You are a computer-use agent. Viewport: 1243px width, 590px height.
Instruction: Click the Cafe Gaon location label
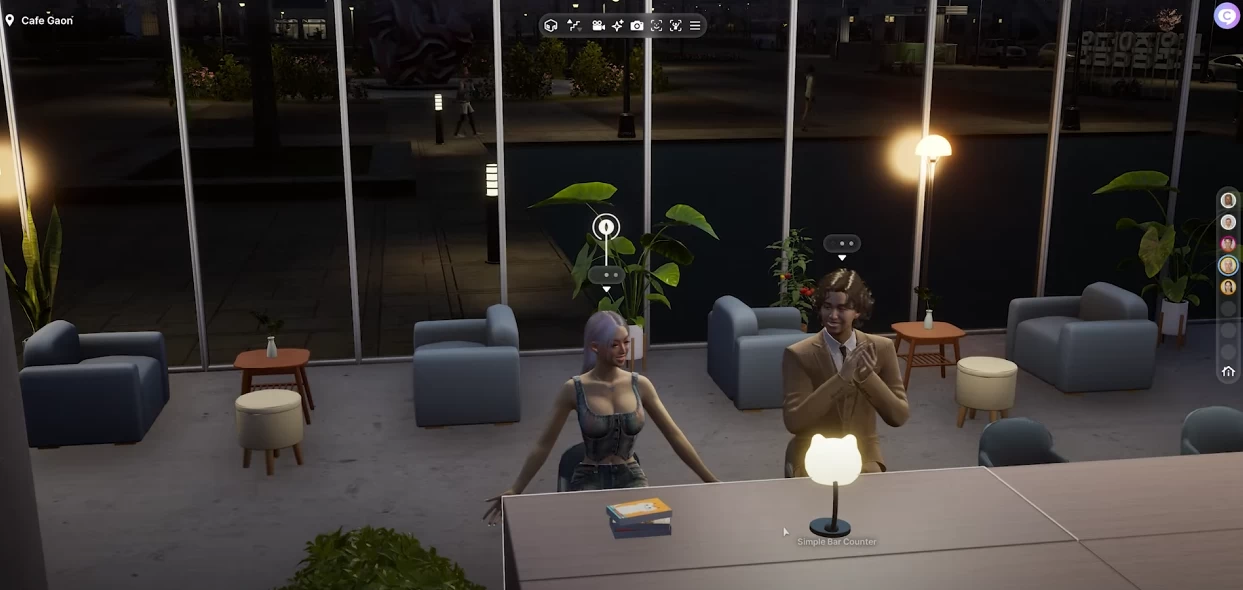(46, 20)
